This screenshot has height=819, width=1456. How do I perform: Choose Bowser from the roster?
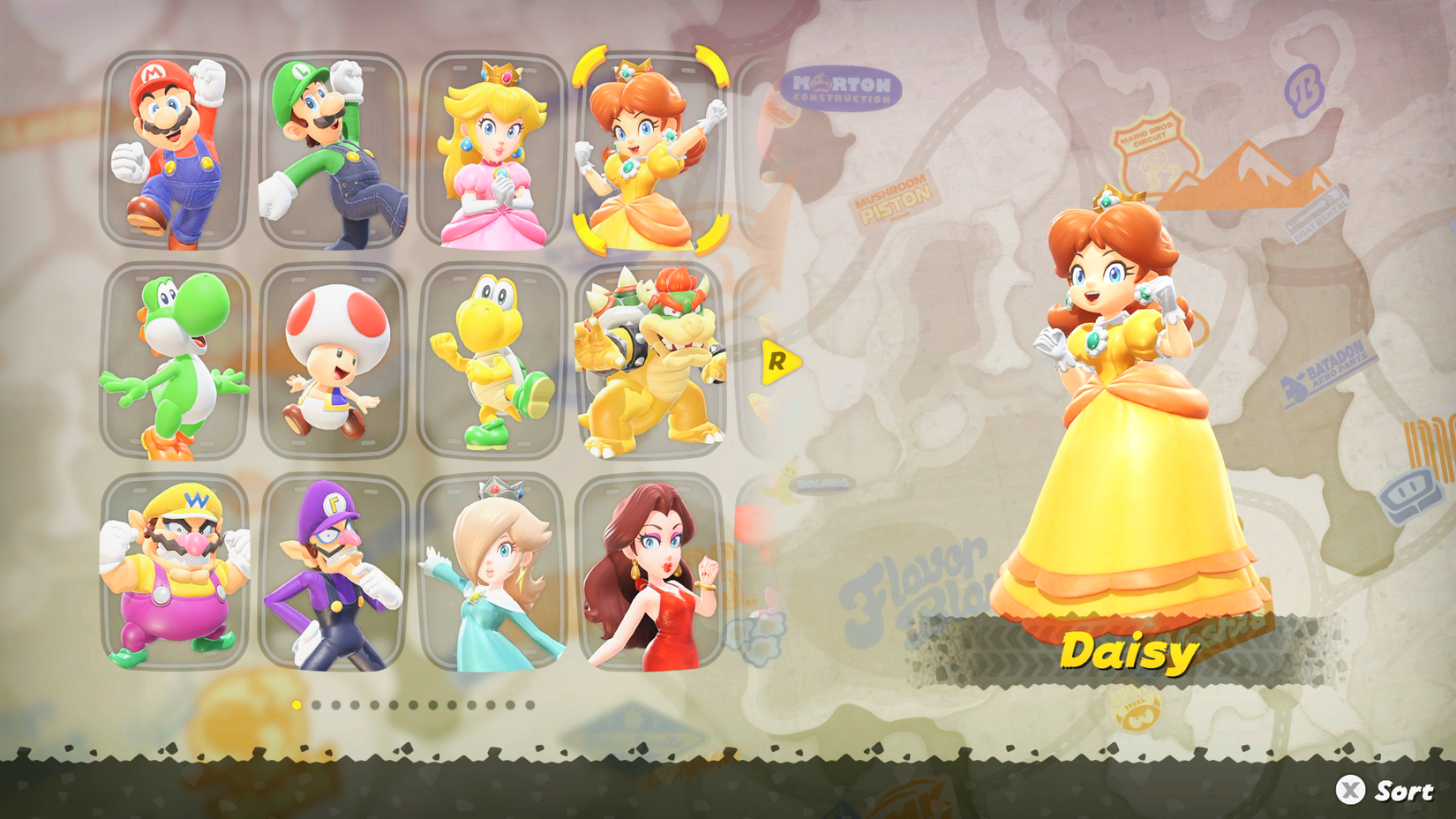click(x=649, y=362)
